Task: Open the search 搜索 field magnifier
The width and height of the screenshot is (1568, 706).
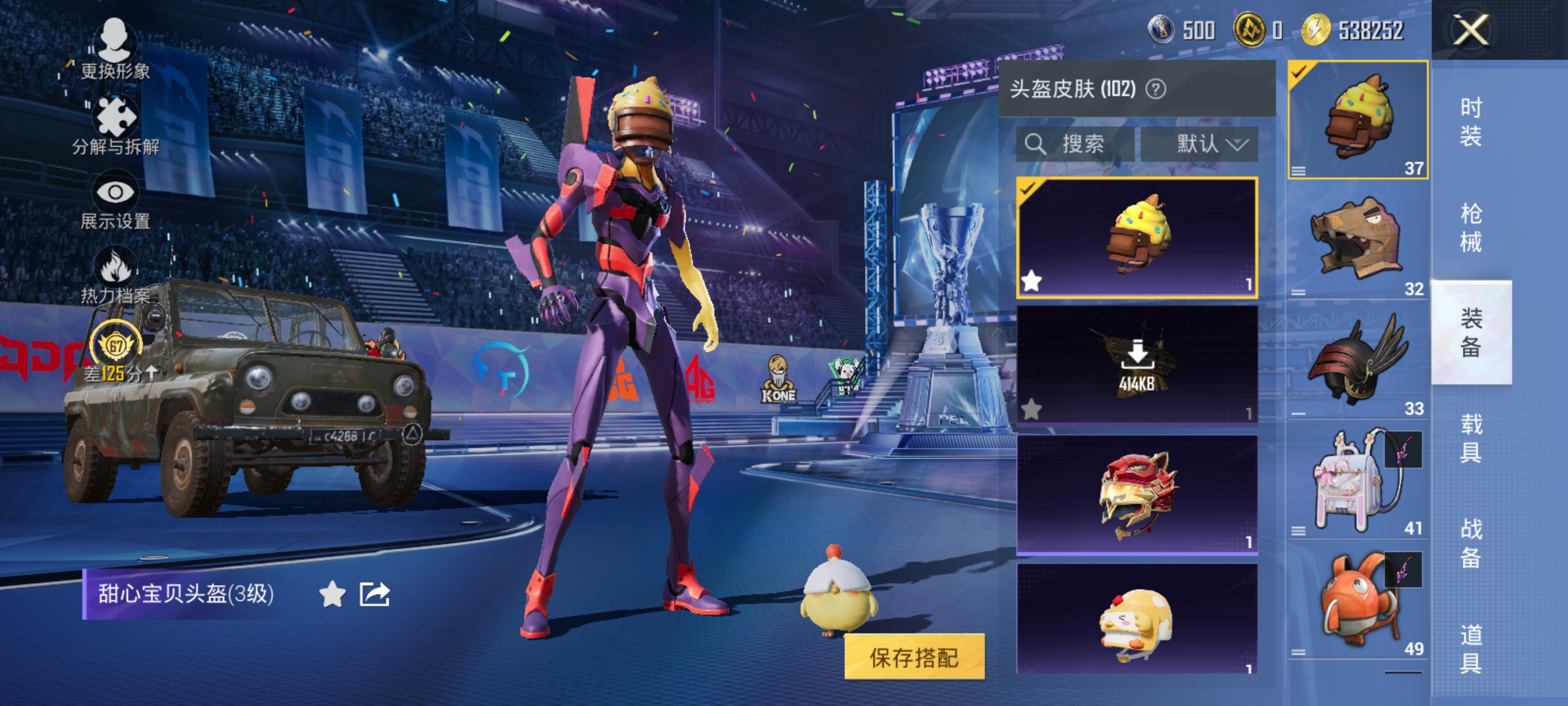Action: tap(1037, 143)
